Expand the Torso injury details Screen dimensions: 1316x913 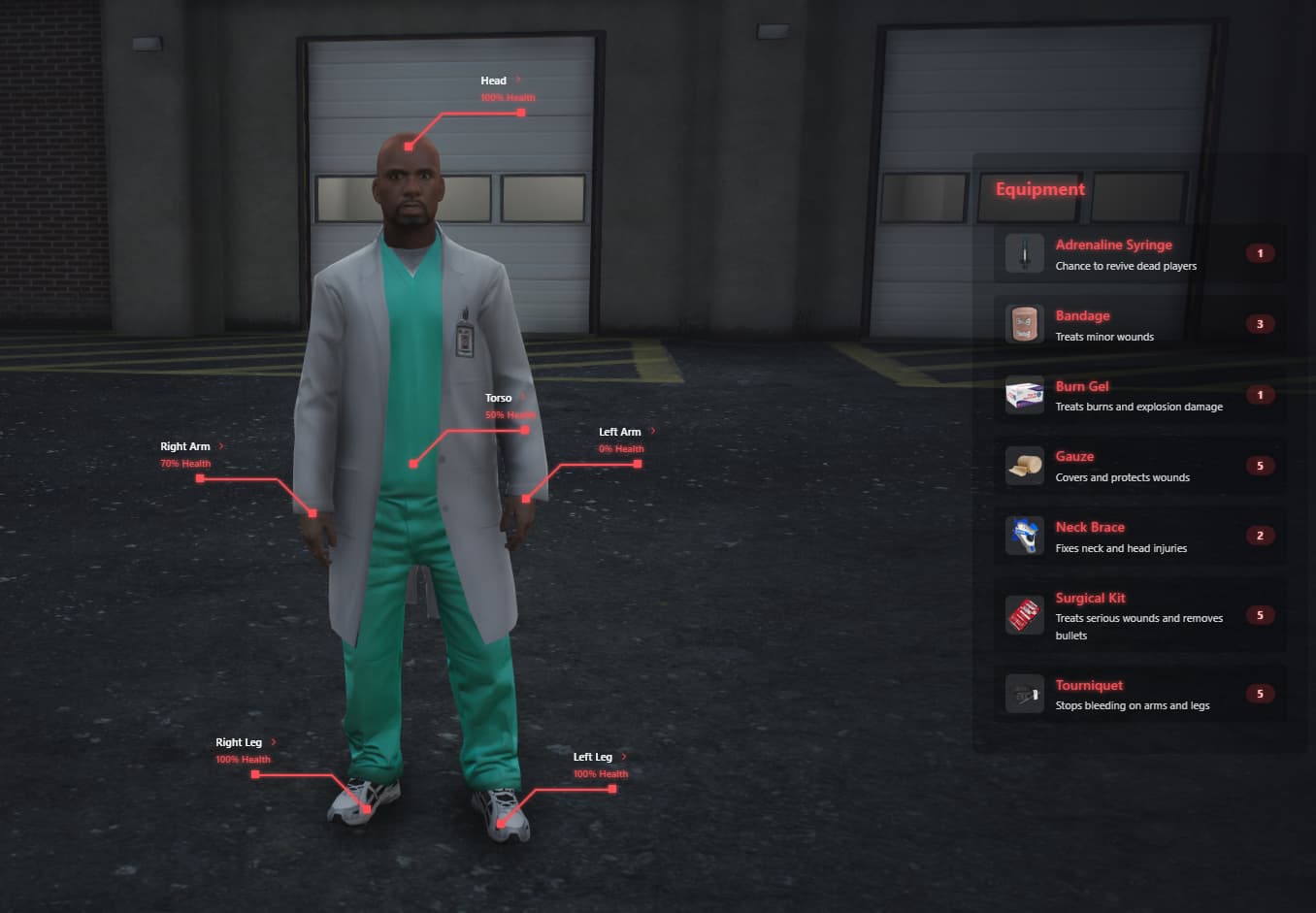pyautogui.click(x=521, y=397)
